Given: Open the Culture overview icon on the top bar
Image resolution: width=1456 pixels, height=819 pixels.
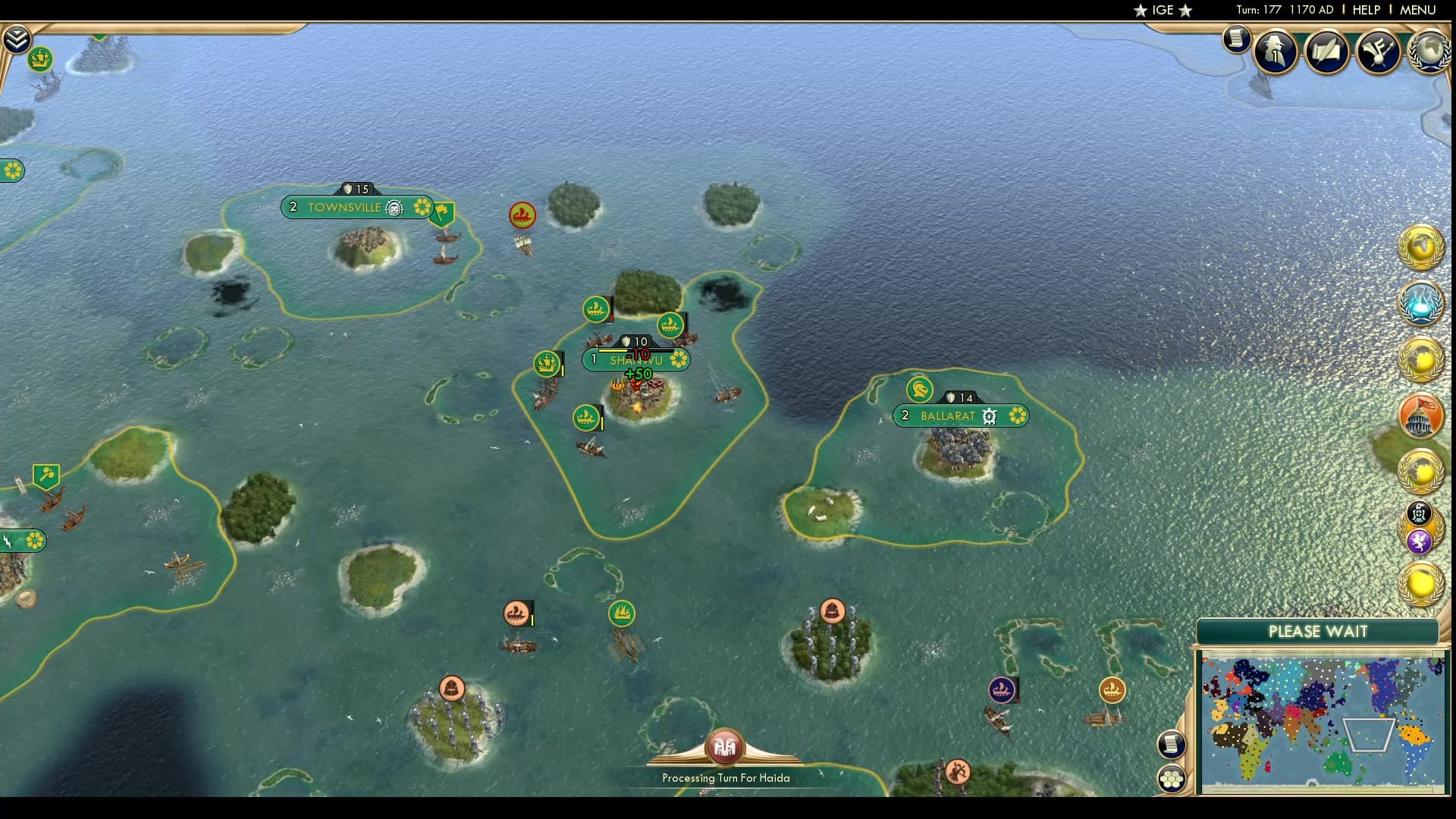Looking at the screenshot, I should coord(1380,51).
